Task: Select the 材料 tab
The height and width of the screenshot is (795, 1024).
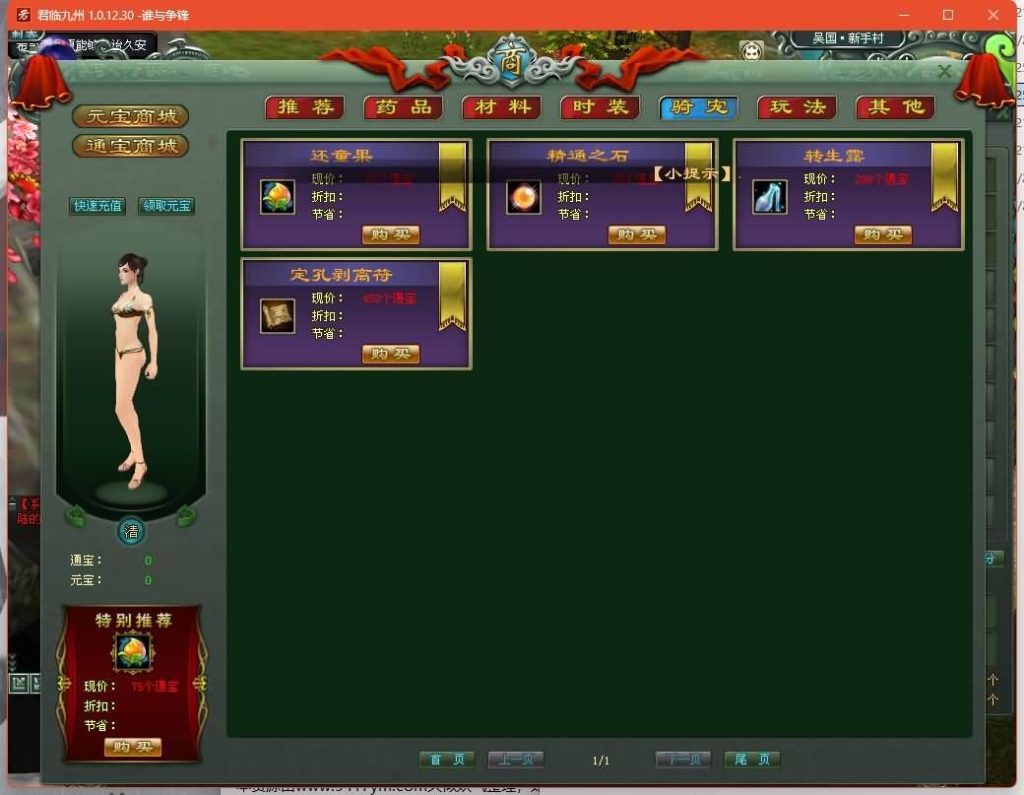Action: (x=501, y=108)
